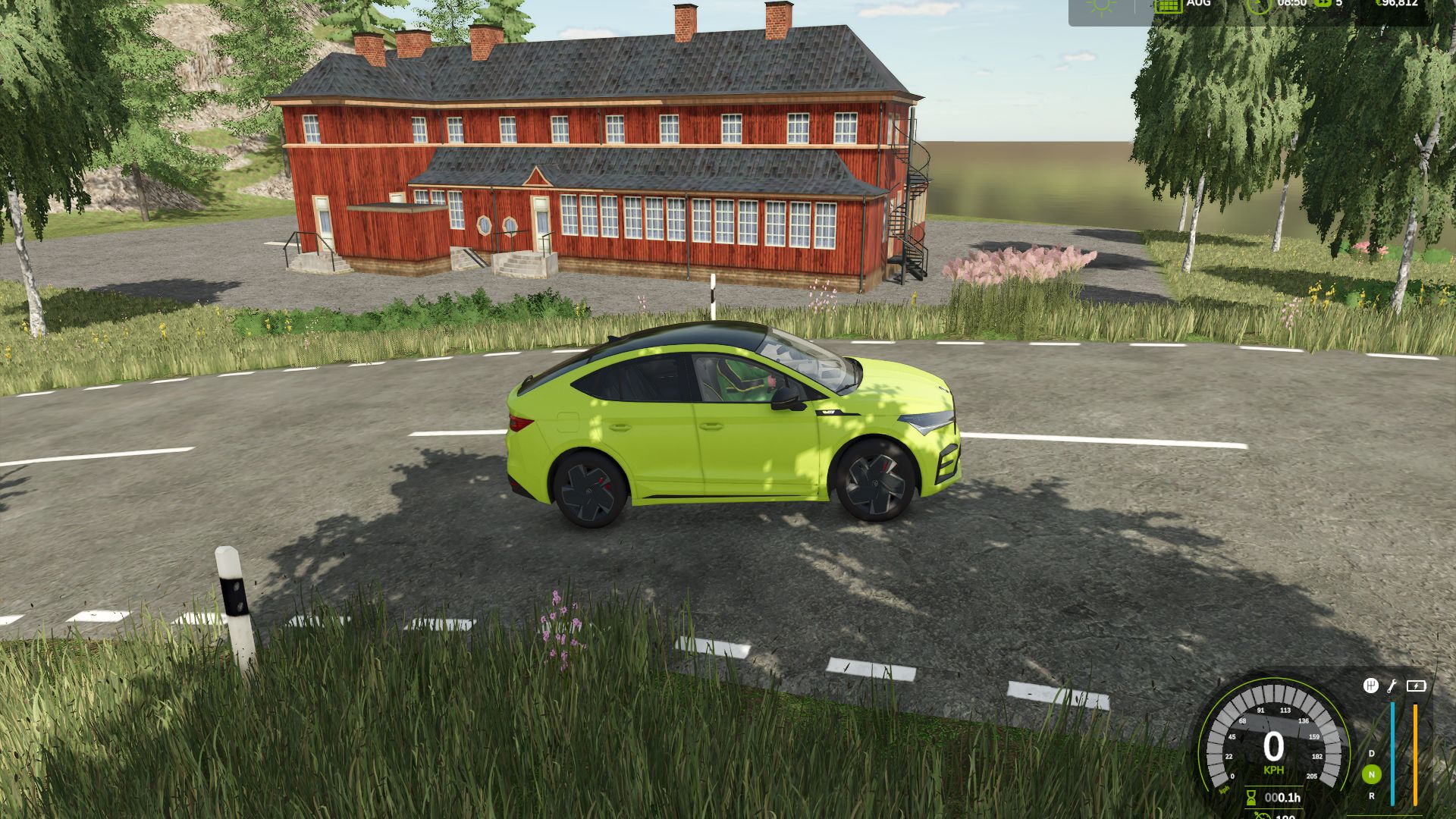Click the blue charge level bar

click(1392, 754)
